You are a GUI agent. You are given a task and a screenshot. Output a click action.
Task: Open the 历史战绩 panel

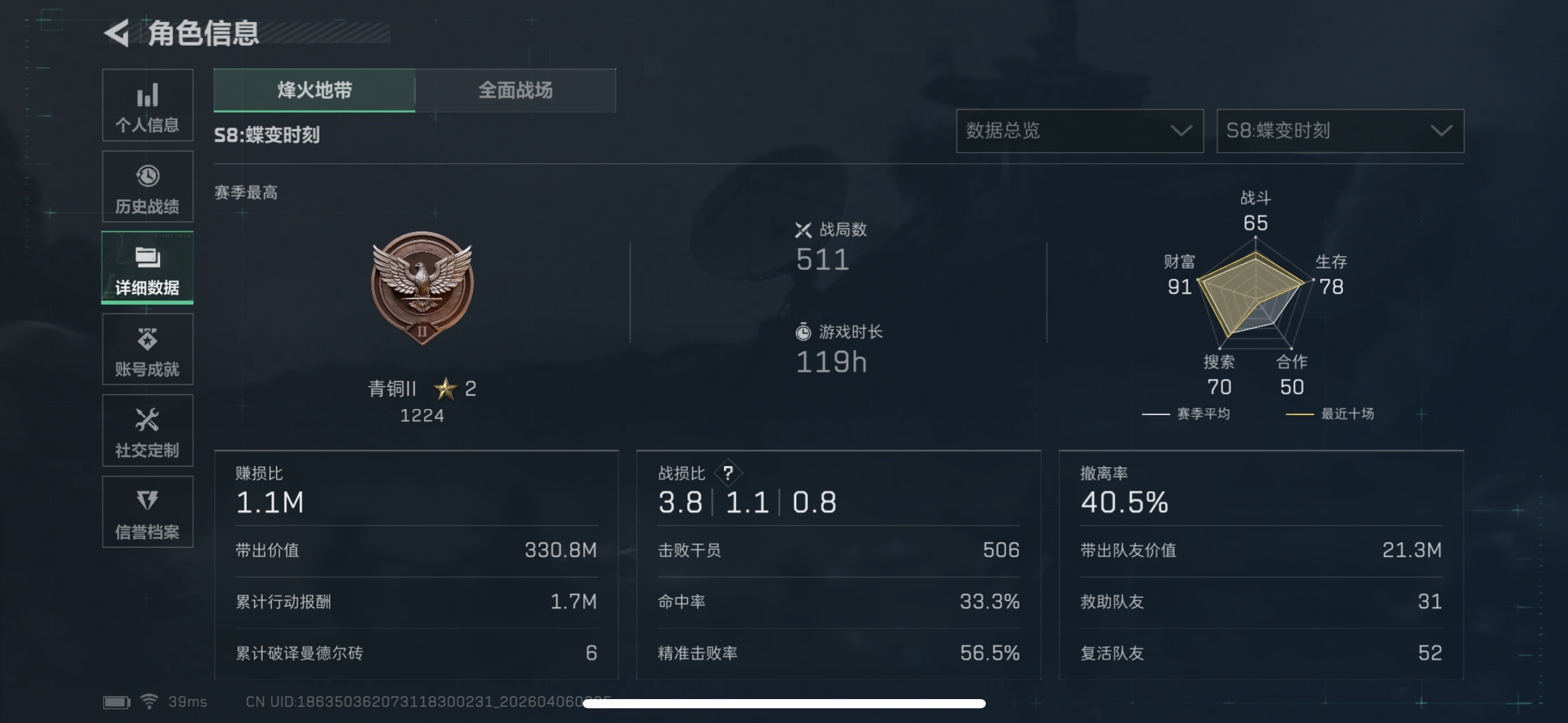coord(147,187)
